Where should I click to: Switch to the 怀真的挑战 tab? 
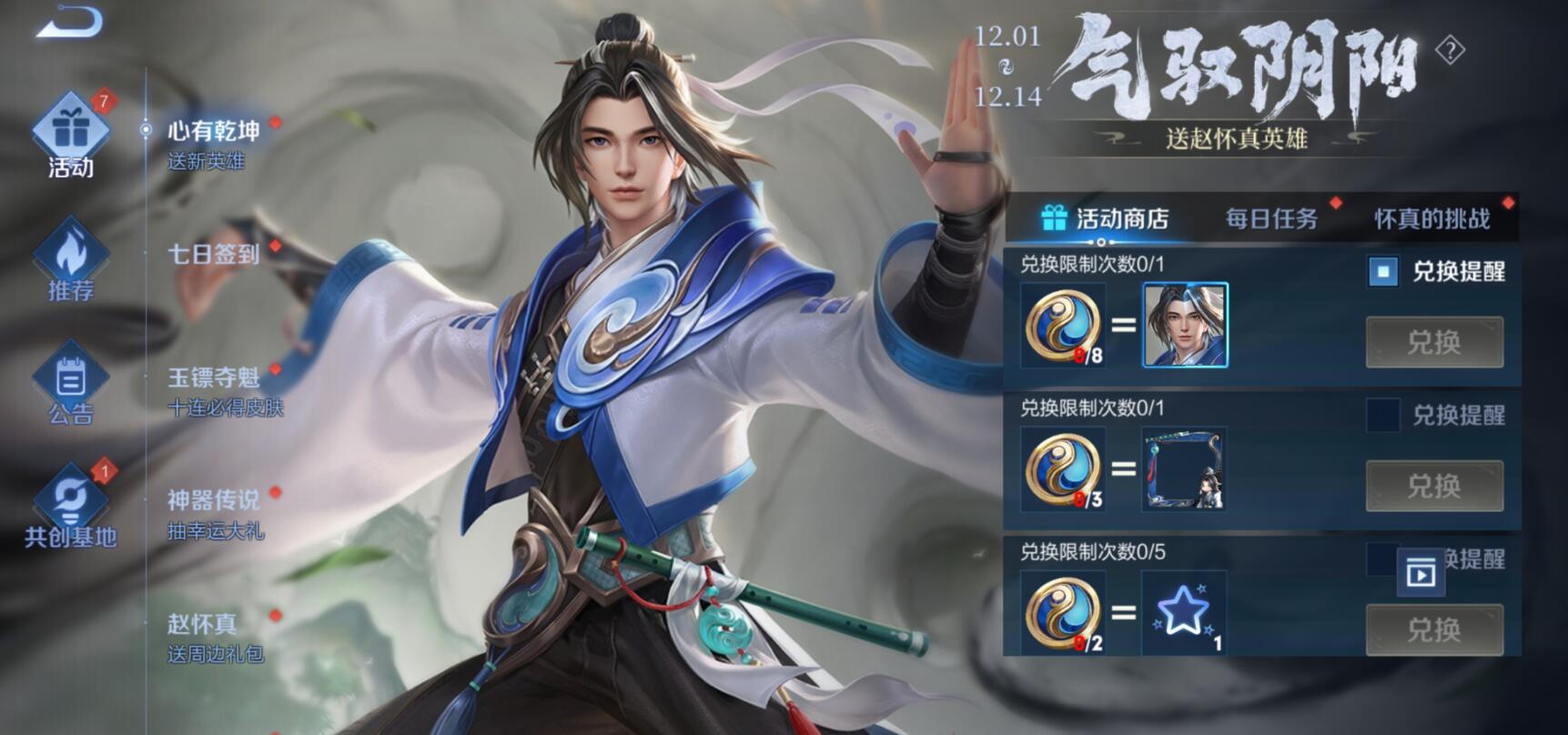[1431, 219]
